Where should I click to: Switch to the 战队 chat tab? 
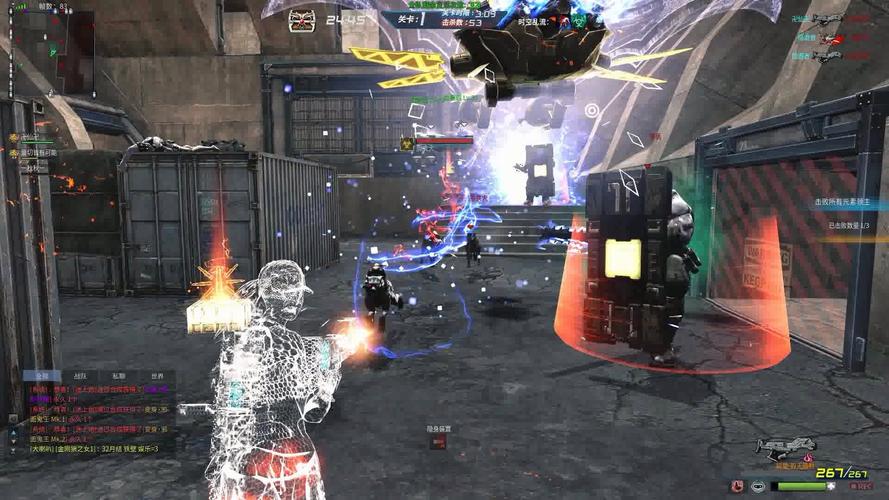79,376
